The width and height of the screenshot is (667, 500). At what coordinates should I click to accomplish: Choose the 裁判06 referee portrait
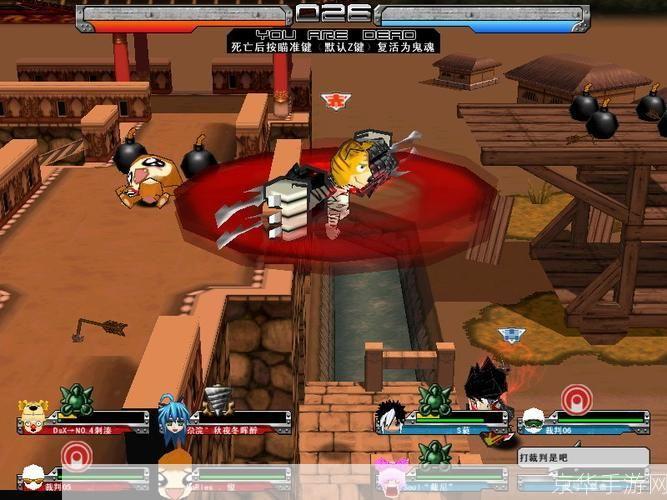(532, 416)
